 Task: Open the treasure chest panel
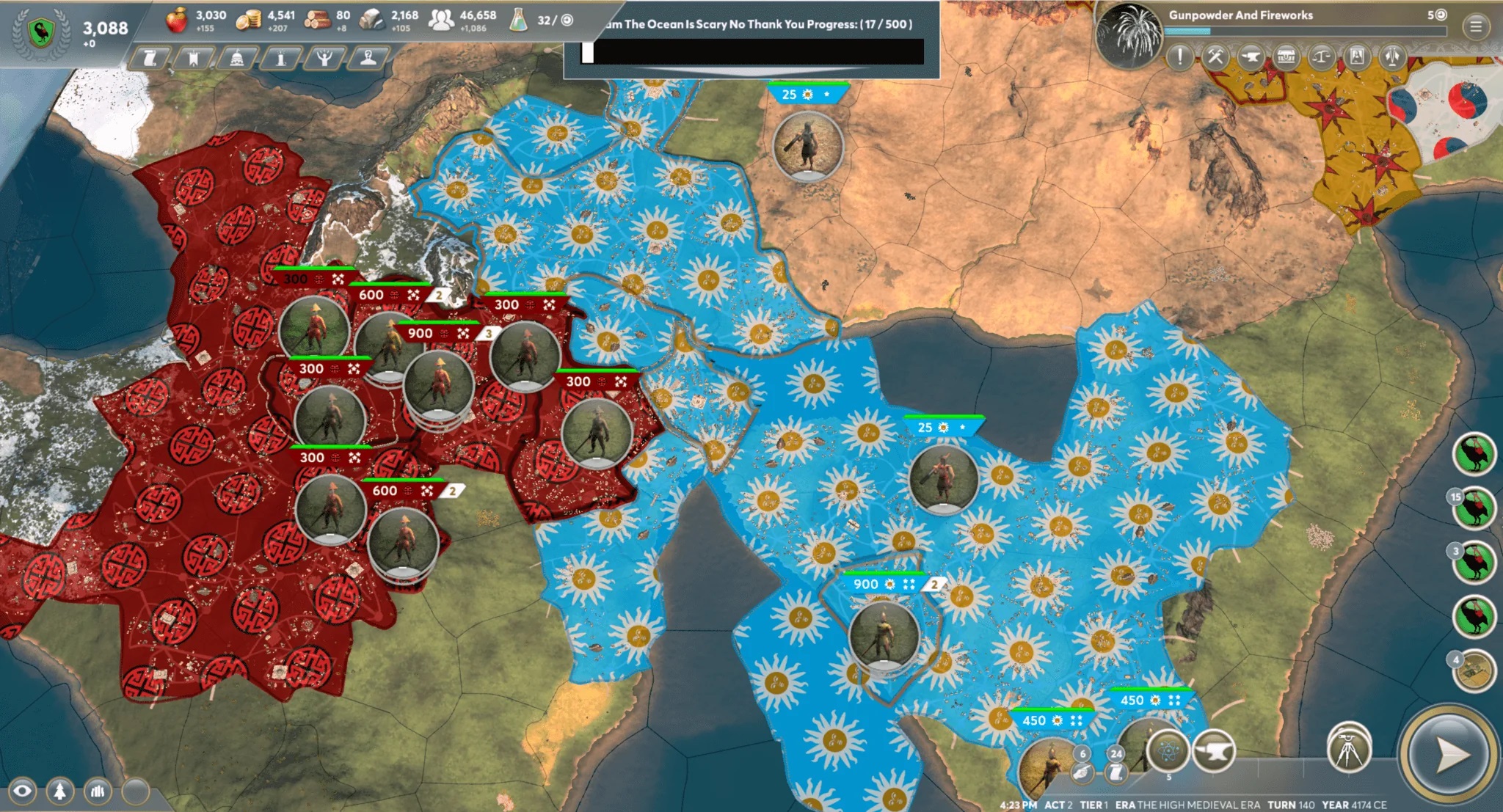(1286, 57)
